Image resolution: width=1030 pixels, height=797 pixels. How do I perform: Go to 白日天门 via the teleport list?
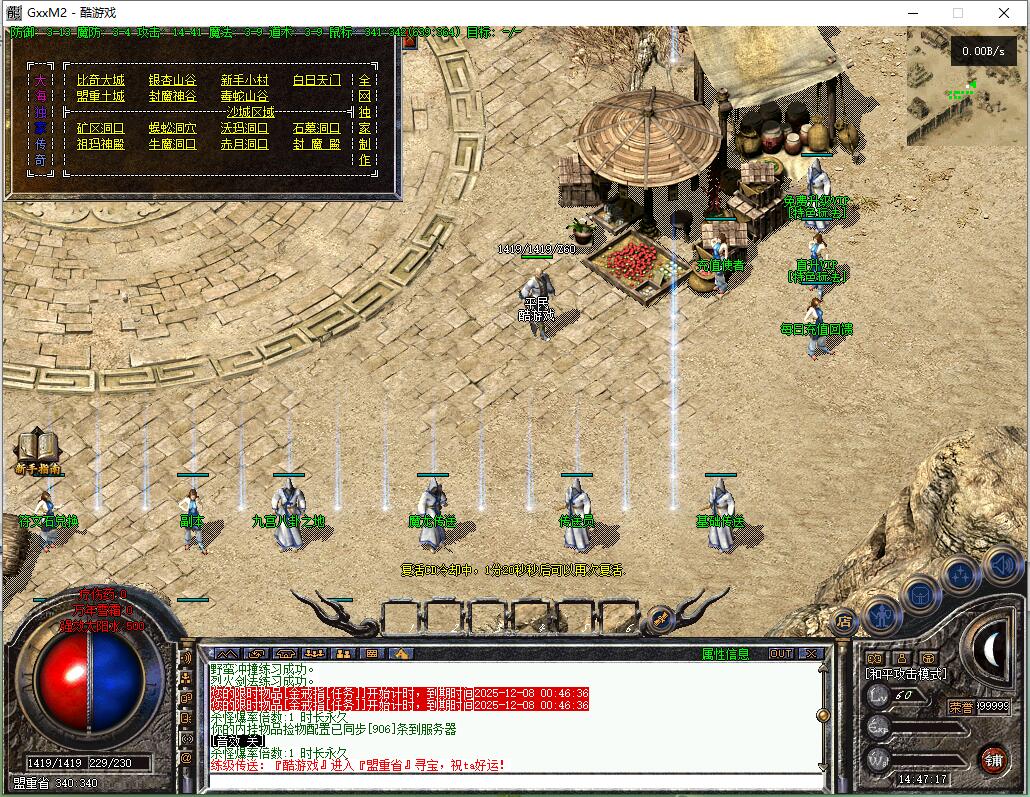tap(317, 80)
